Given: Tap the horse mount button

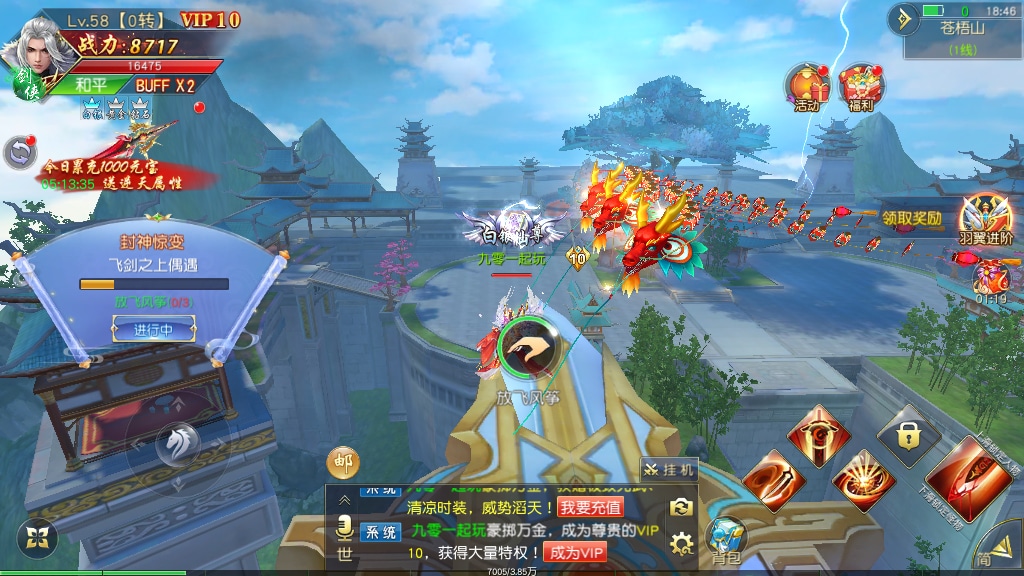Looking at the screenshot, I should click(x=178, y=441).
